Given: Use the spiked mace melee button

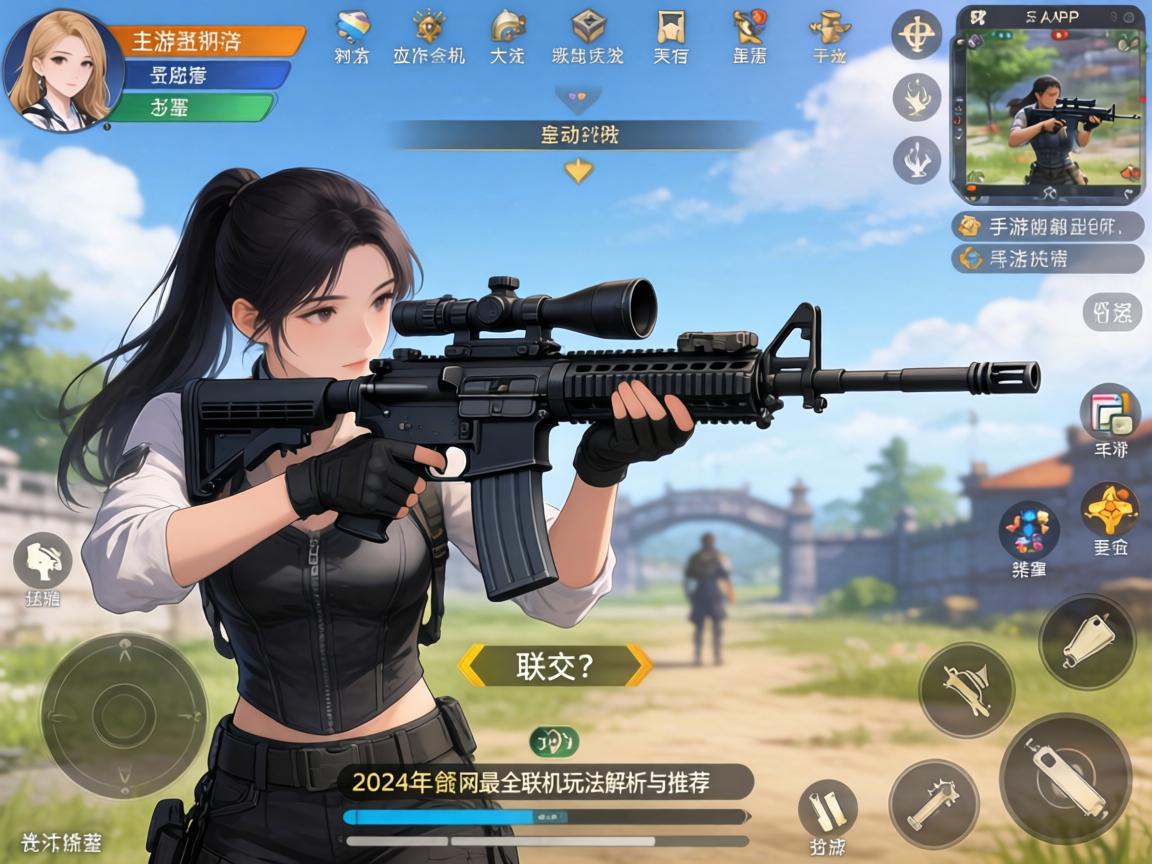Looking at the screenshot, I should pyautogui.click(x=933, y=805).
